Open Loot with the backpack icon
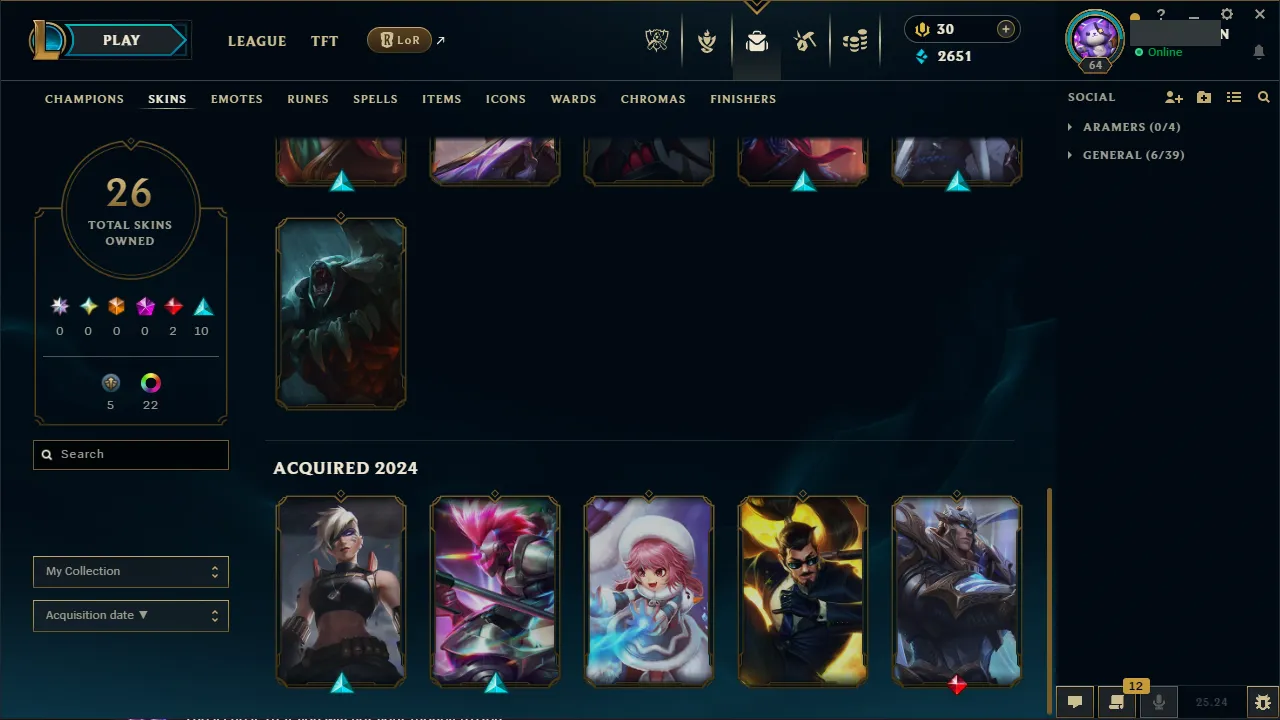The width and height of the screenshot is (1280, 720). pyautogui.click(x=756, y=40)
